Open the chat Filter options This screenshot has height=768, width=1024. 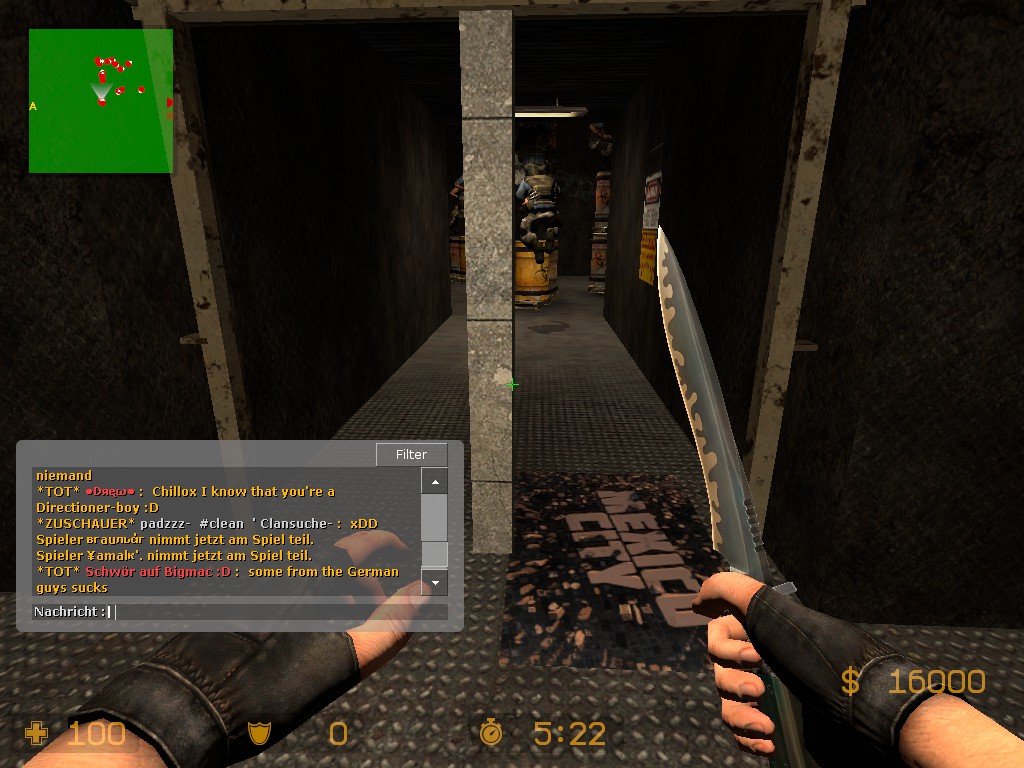[x=411, y=454]
